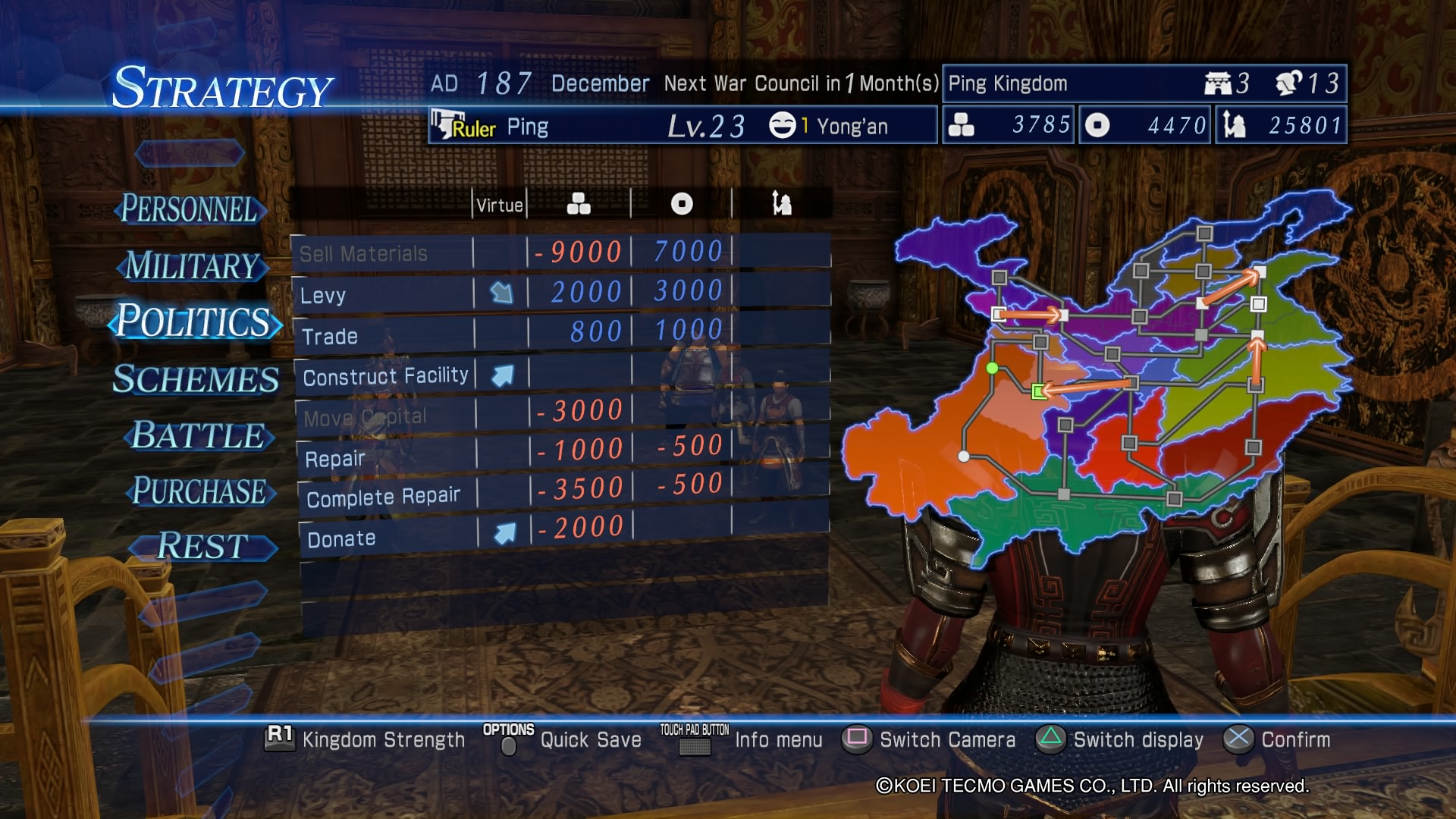
Task: Expand the Military menu entry
Action: click(191, 267)
